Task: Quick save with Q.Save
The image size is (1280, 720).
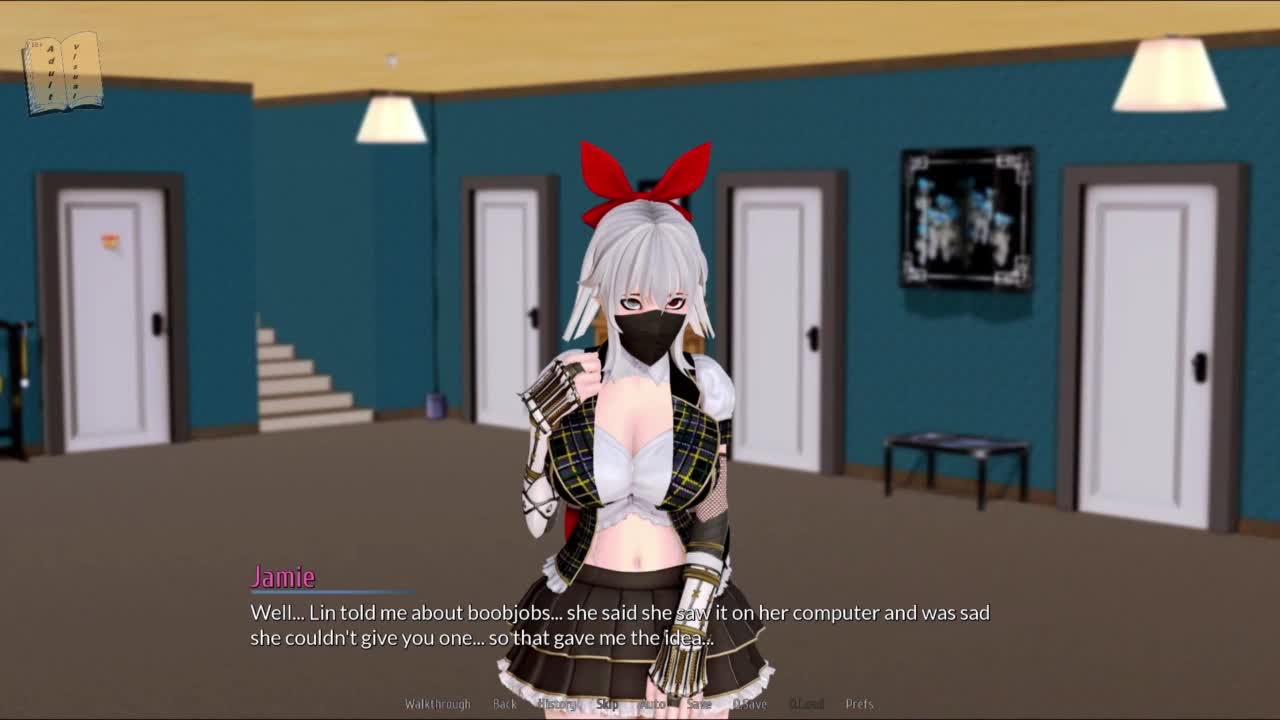Action: (x=750, y=704)
